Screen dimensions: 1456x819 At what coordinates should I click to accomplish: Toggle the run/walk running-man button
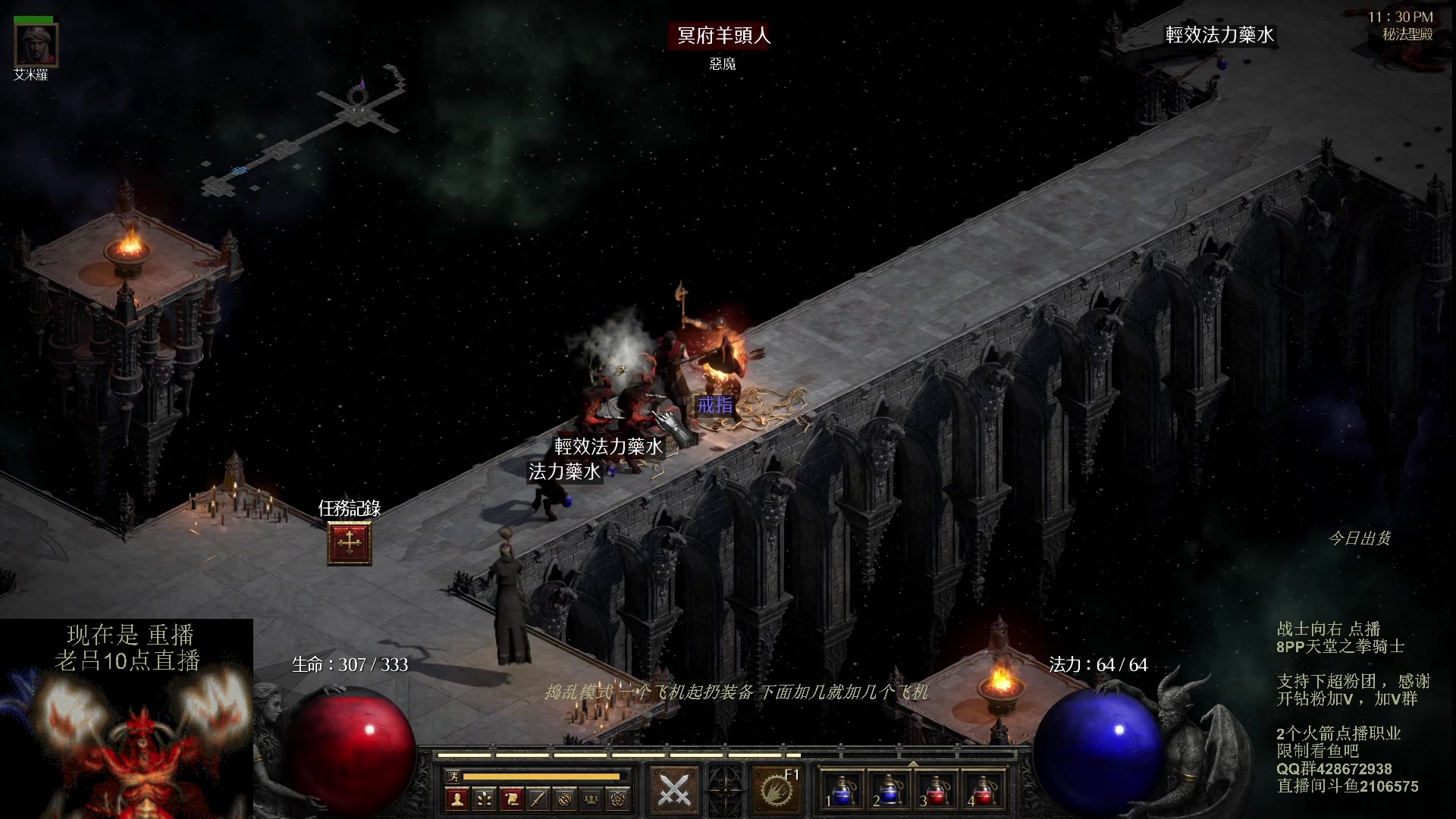(x=453, y=776)
